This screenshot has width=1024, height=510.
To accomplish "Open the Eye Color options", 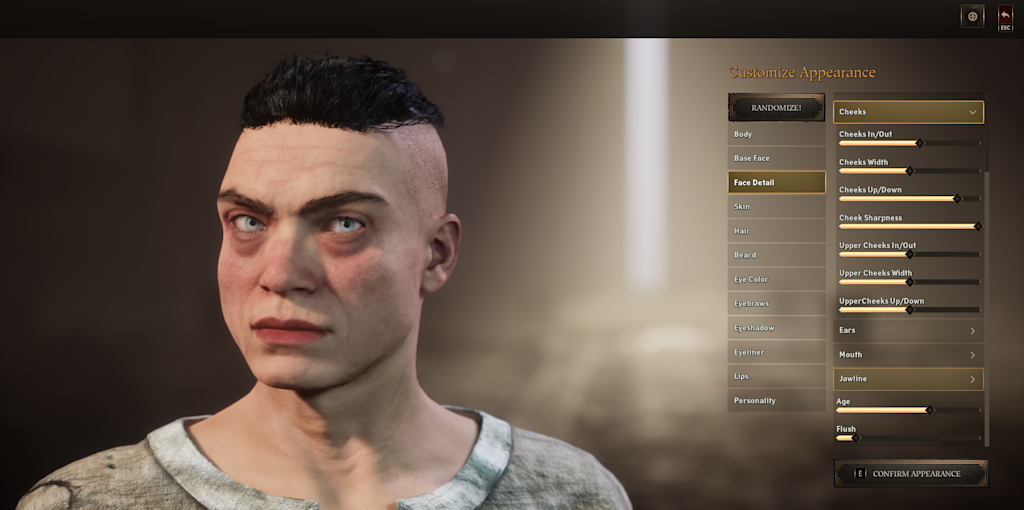I will click(x=776, y=279).
